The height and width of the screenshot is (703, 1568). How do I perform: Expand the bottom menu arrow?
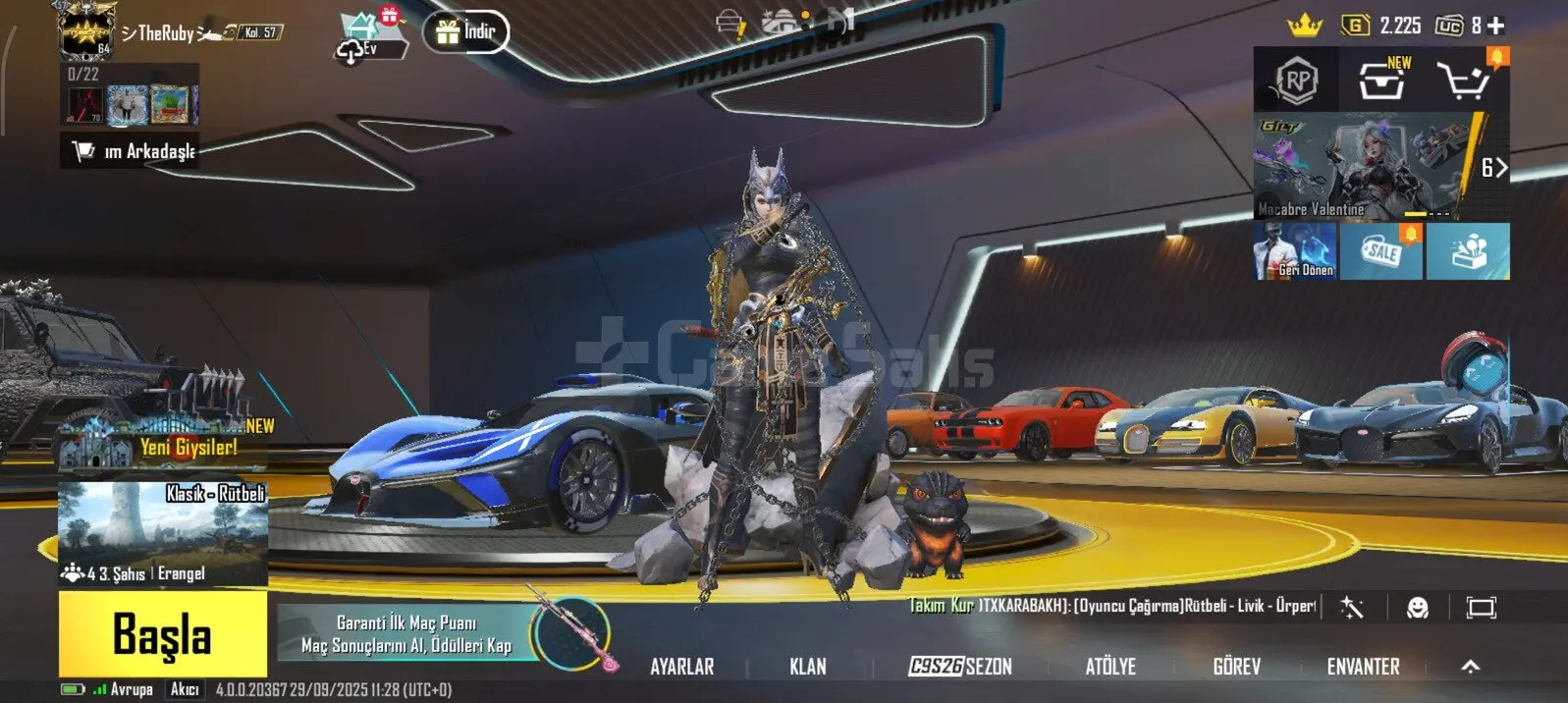pos(1470,667)
